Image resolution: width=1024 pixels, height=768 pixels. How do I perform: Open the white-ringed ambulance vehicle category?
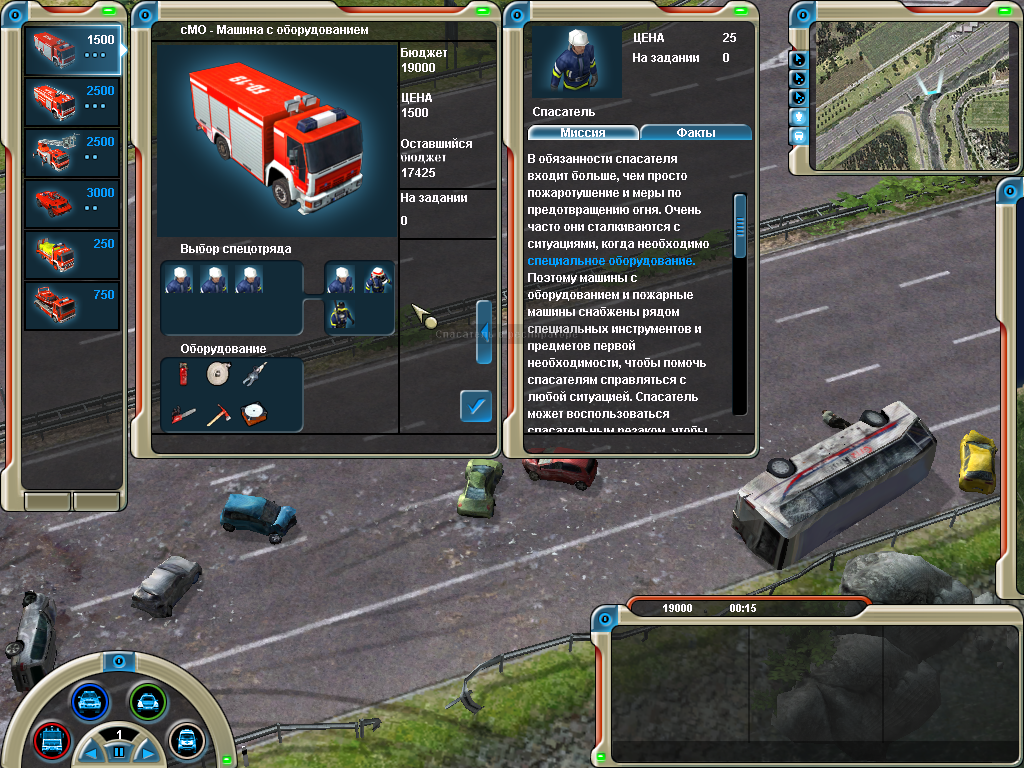click(x=186, y=740)
